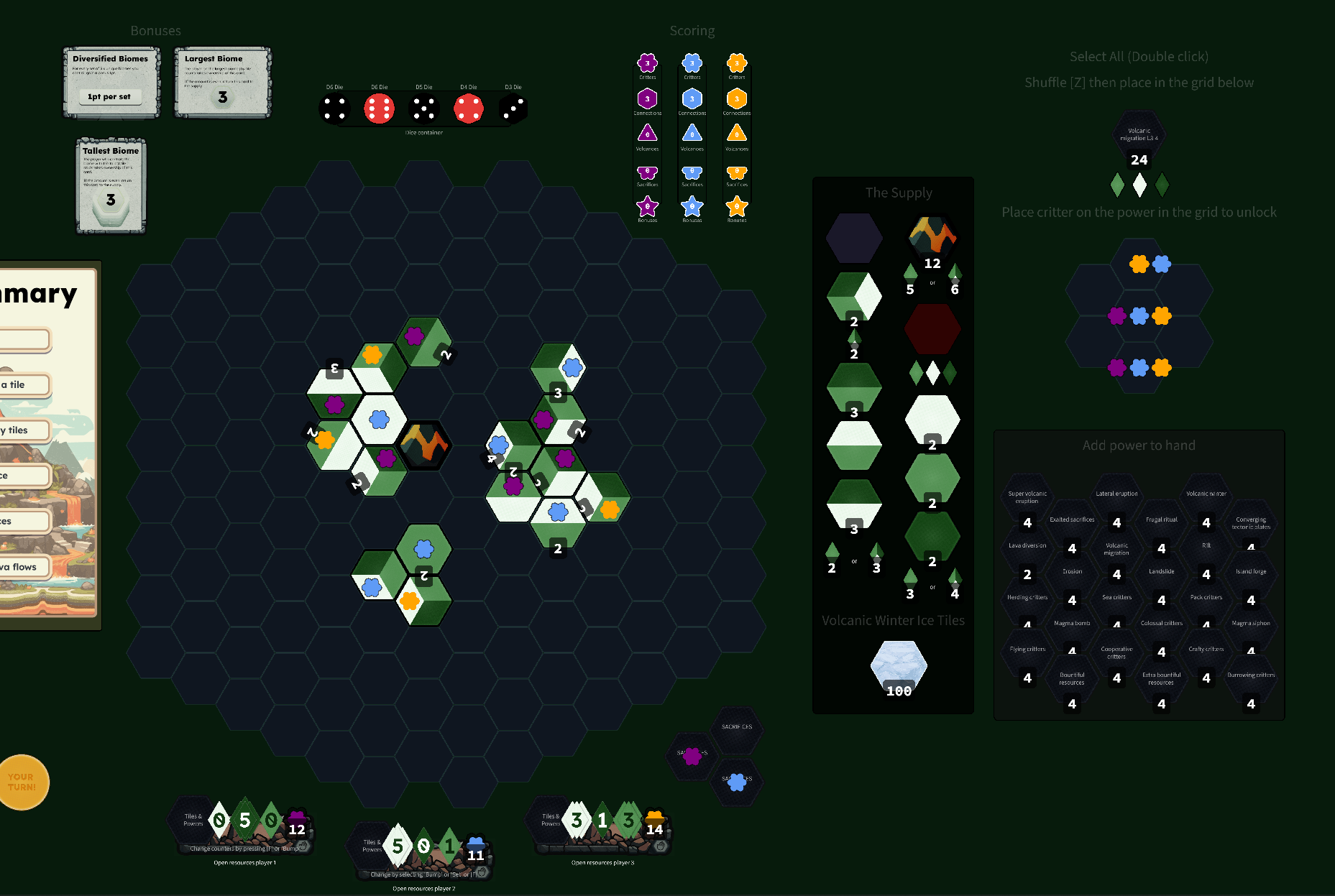This screenshot has width=1335, height=896.
Task: Click the blue Connections hexagon under Scoring
Action: tap(692, 100)
